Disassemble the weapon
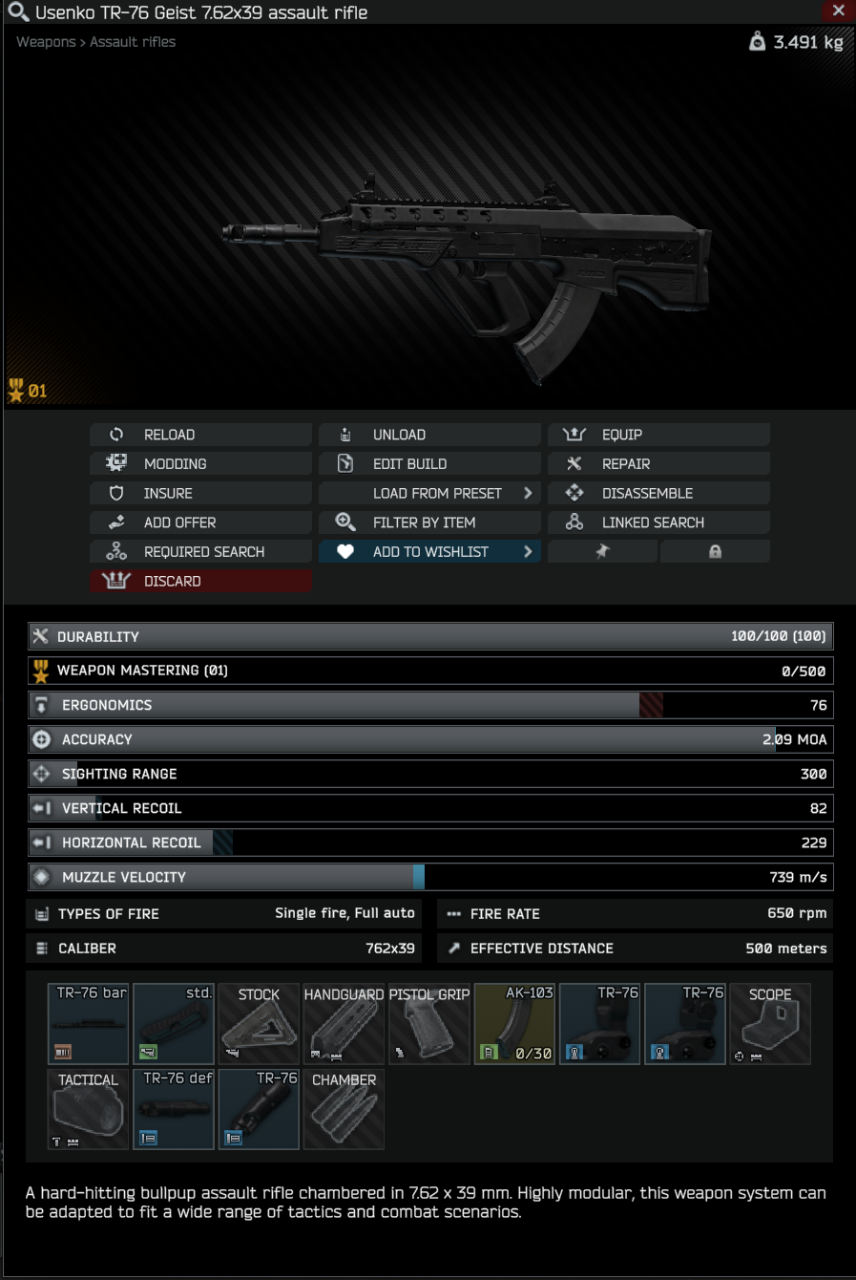The width and height of the screenshot is (856, 1280). click(658, 493)
